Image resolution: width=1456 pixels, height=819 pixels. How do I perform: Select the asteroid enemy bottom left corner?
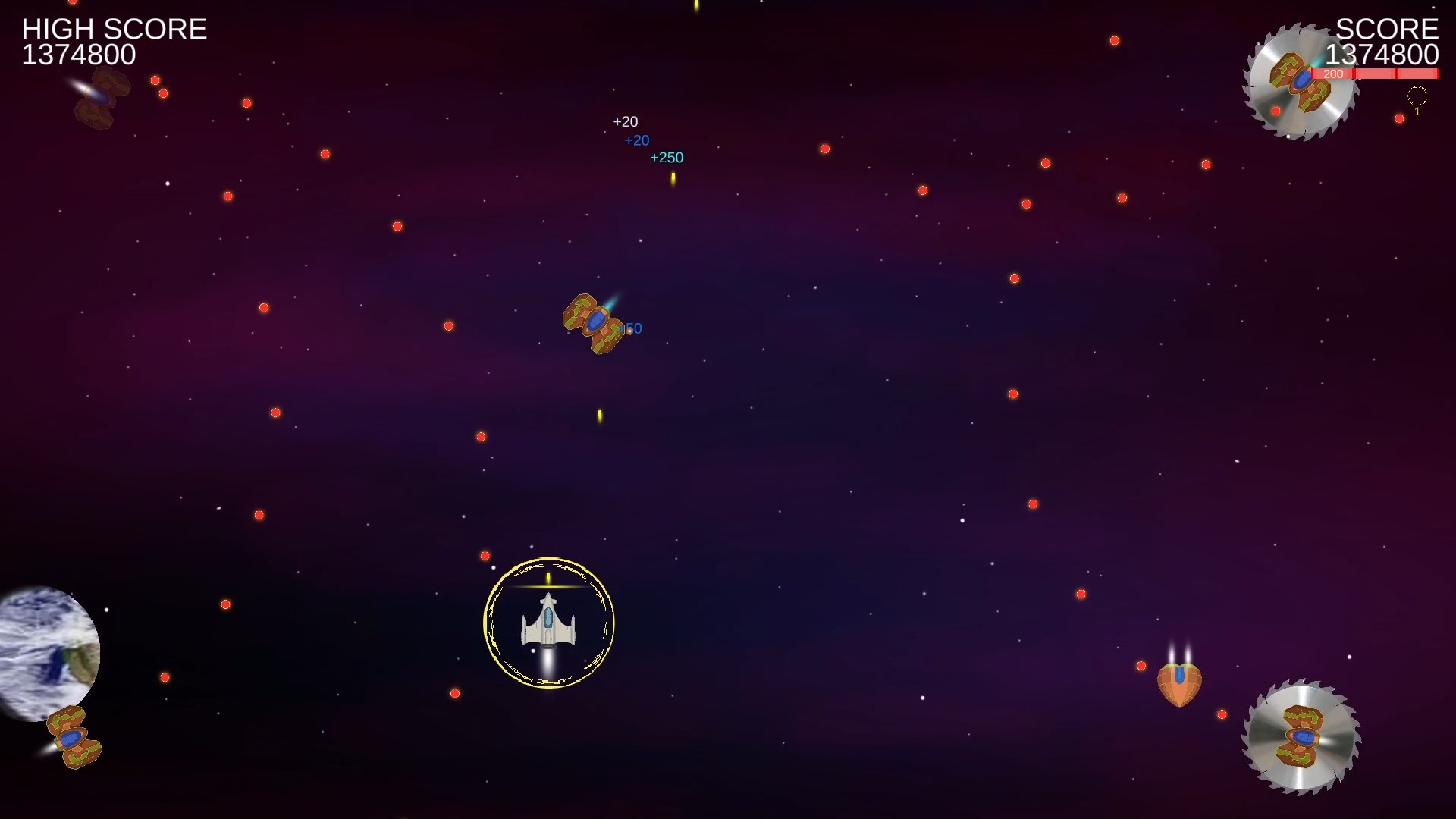(x=72, y=739)
